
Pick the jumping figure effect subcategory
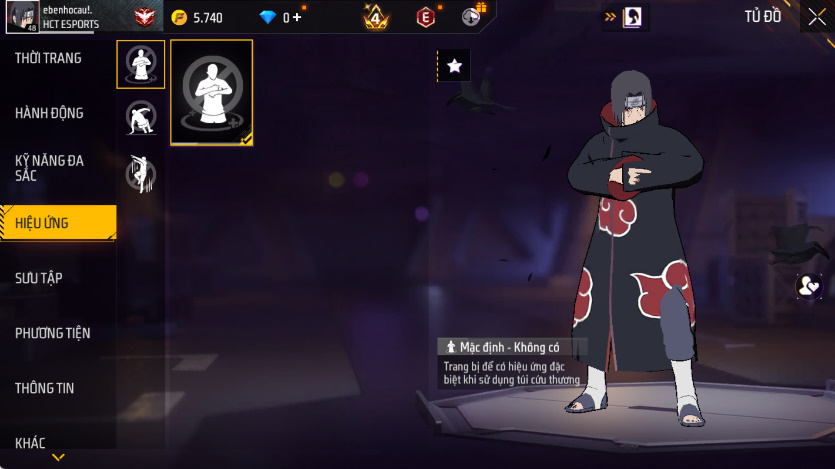(140, 172)
